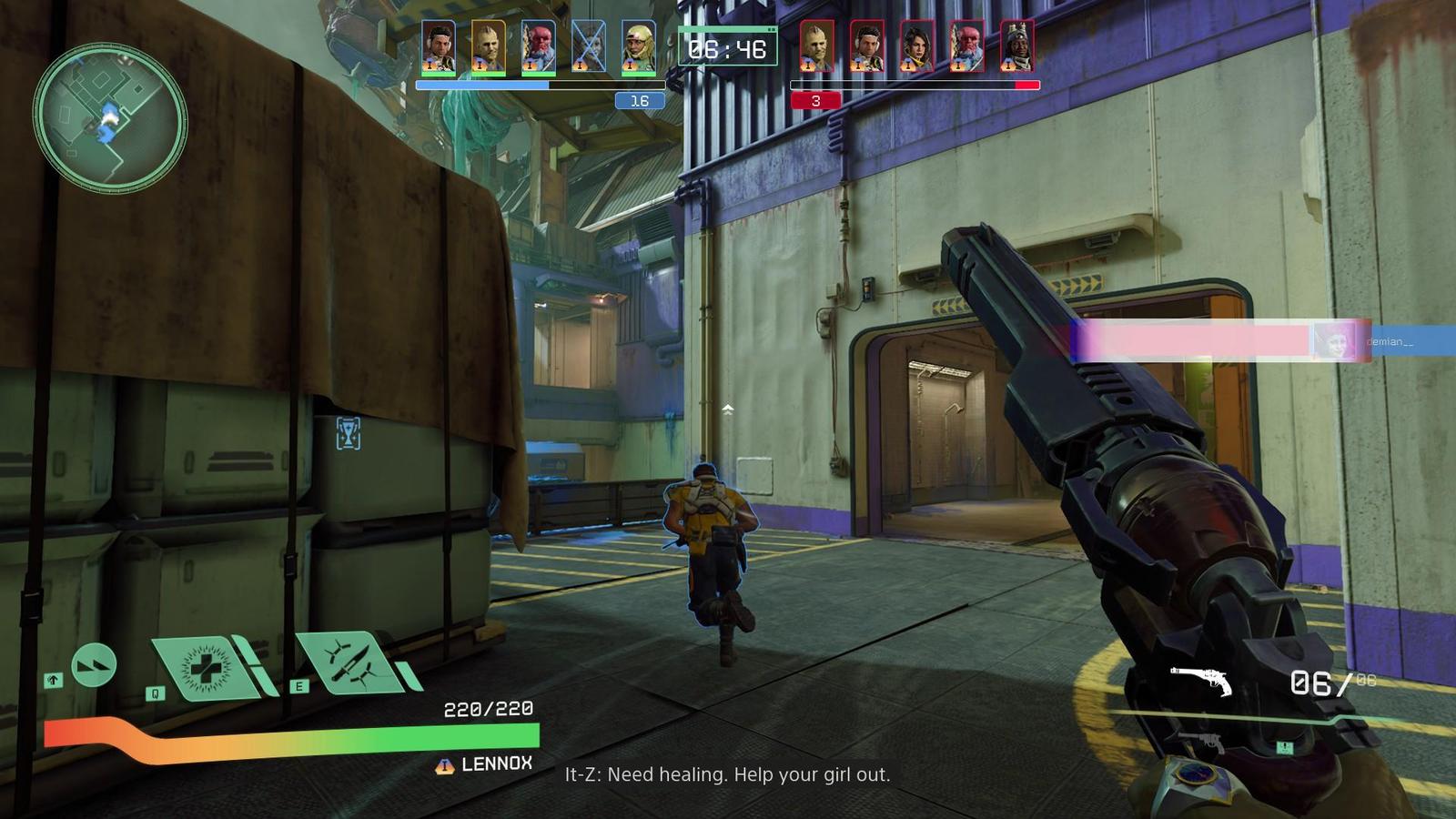Click the helmeted teammate portrait on blue team
Viewport: 1456px width, 819px height.
pos(639,47)
